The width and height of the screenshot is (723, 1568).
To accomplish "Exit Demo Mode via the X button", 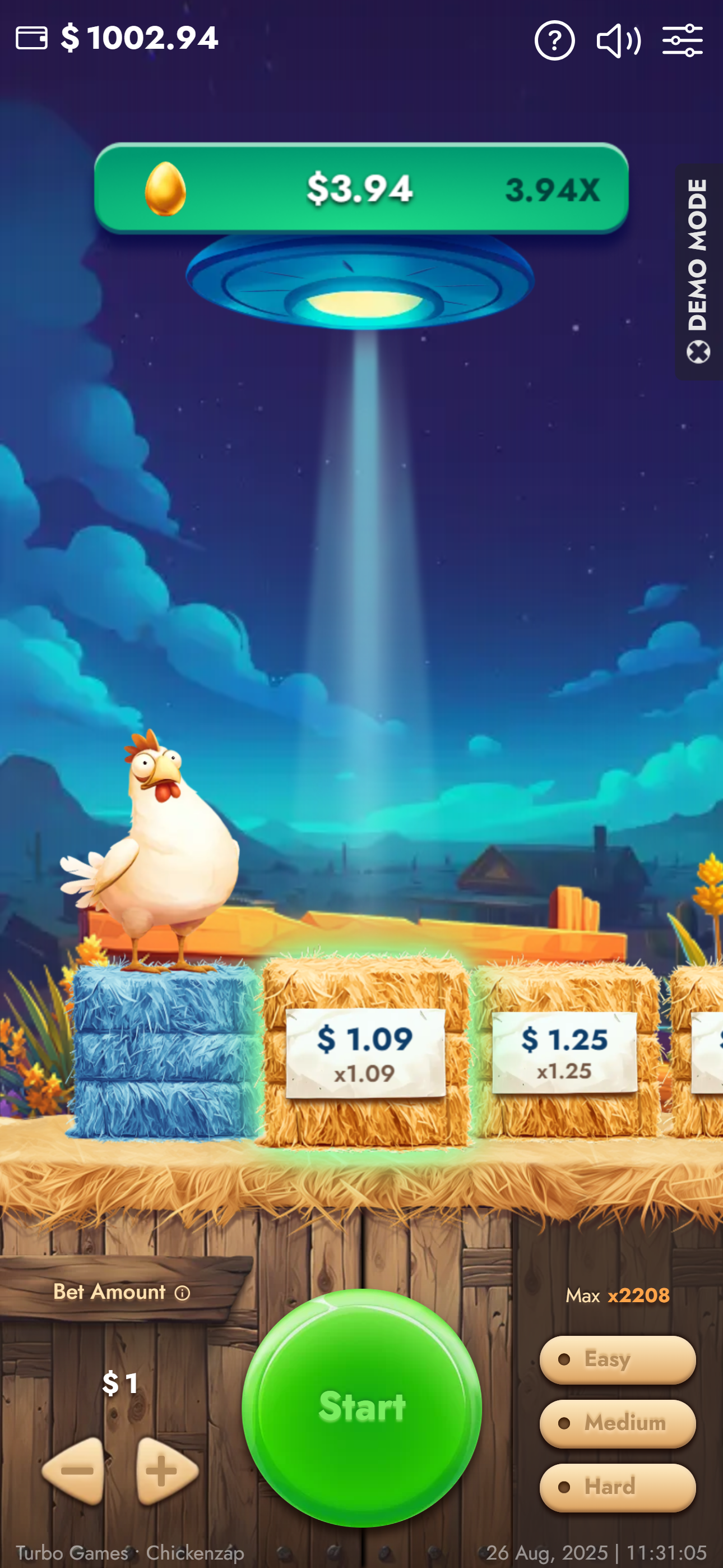I will pyautogui.click(x=699, y=351).
